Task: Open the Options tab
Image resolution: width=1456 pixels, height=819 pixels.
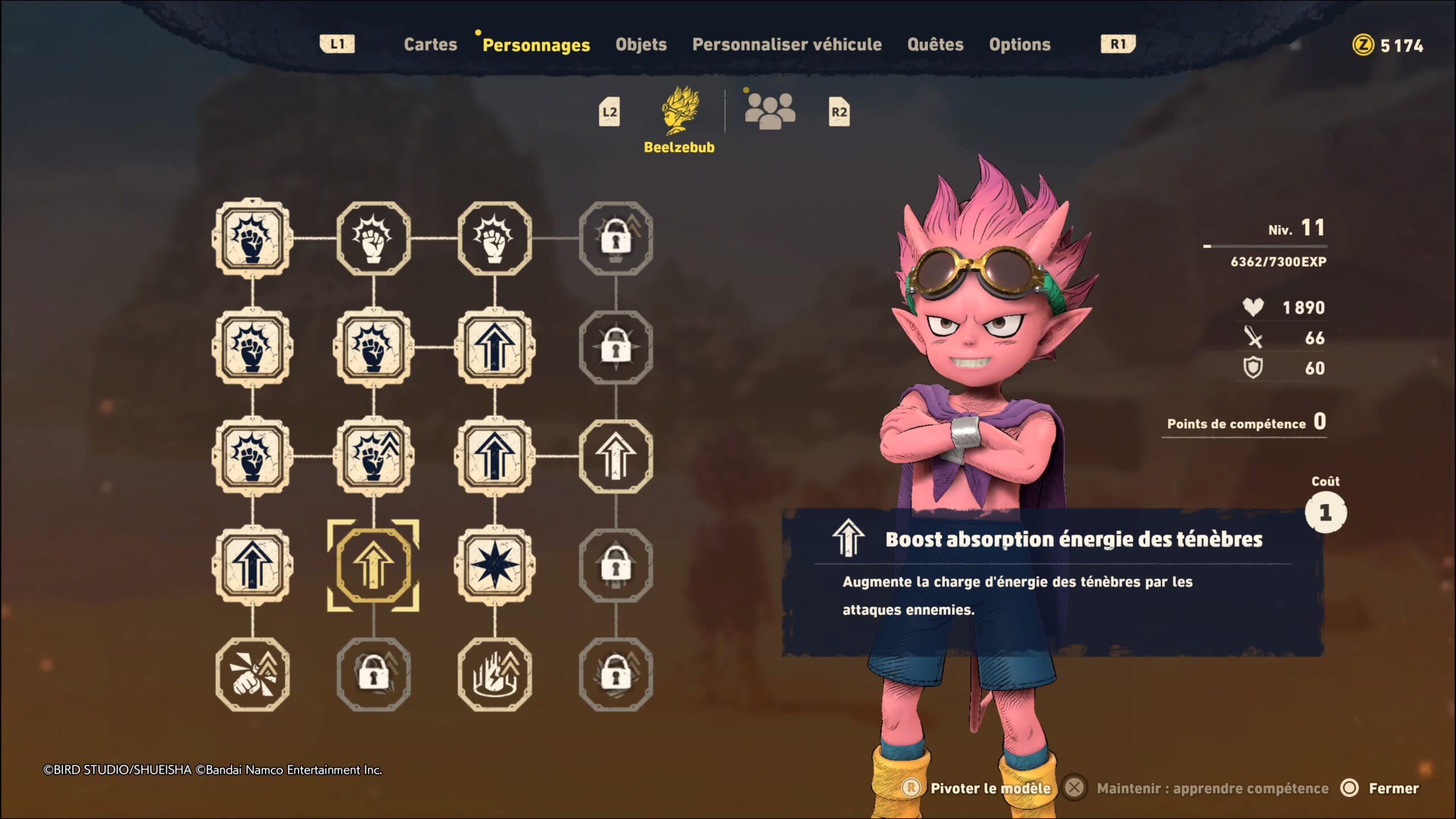Action: coord(1019,44)
